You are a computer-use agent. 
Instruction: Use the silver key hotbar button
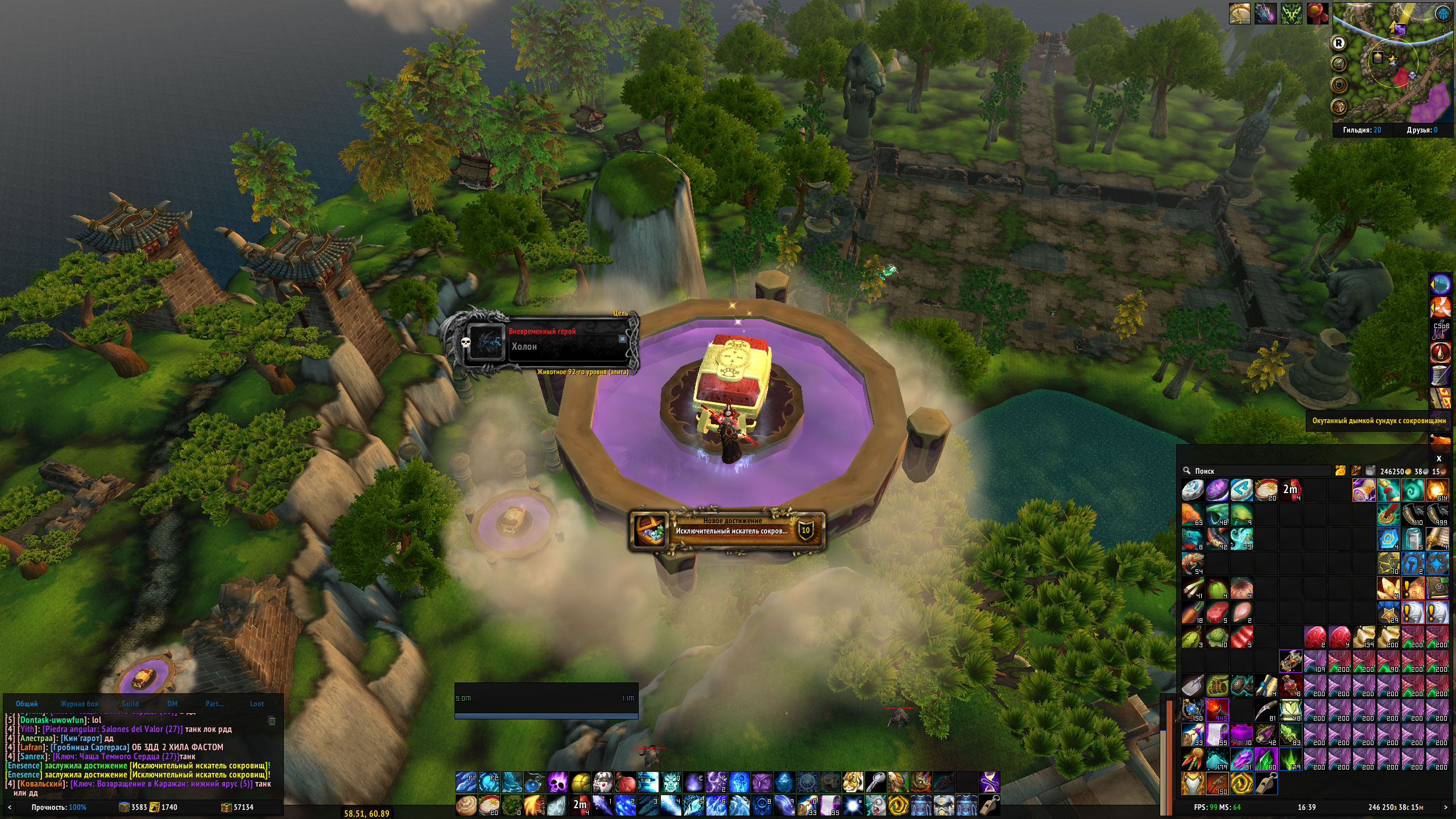click(875, 783)
